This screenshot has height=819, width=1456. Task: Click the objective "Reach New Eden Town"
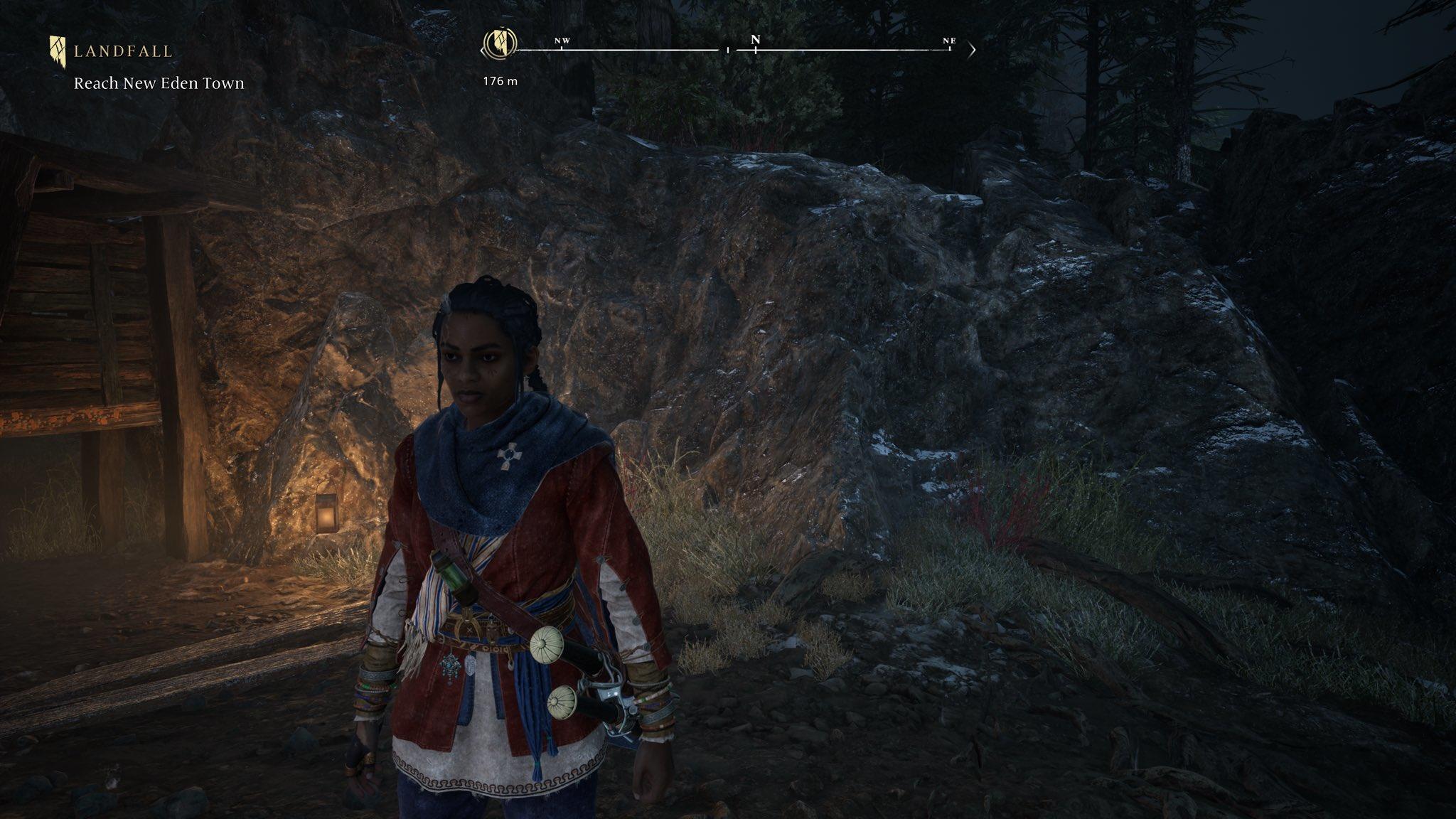159,83
